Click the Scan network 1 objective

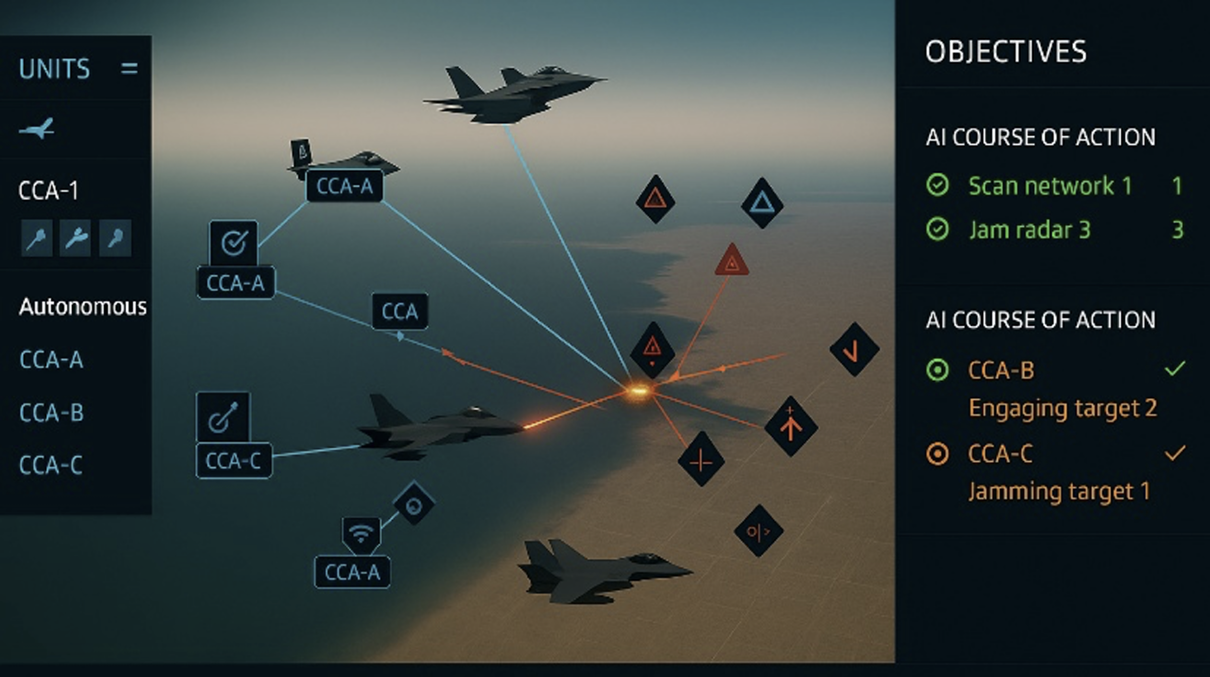point(1041,185)
